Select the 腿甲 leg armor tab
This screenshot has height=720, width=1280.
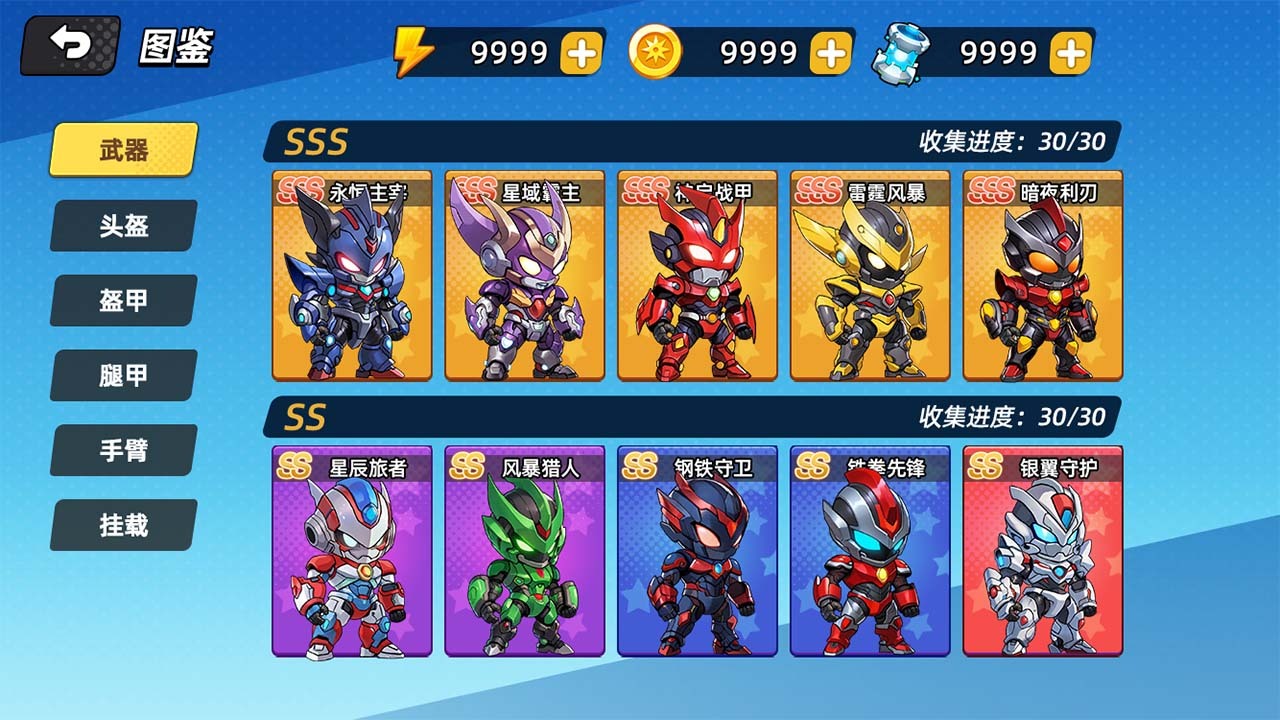(121, 376)
